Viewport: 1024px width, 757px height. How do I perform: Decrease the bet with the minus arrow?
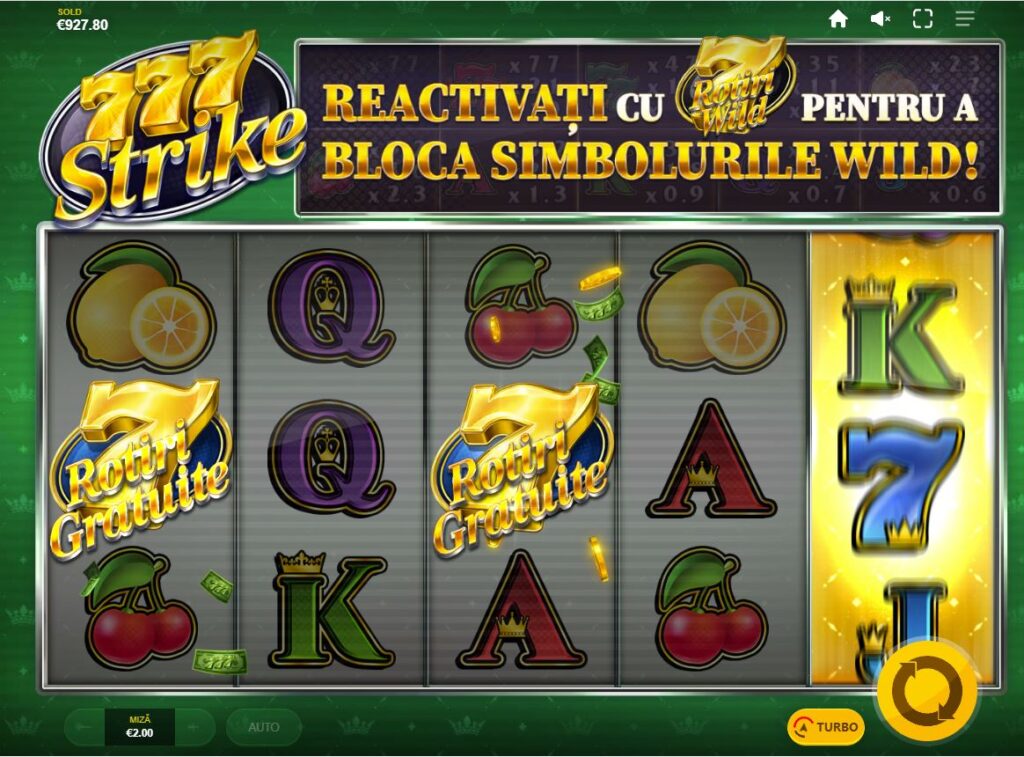85,727
